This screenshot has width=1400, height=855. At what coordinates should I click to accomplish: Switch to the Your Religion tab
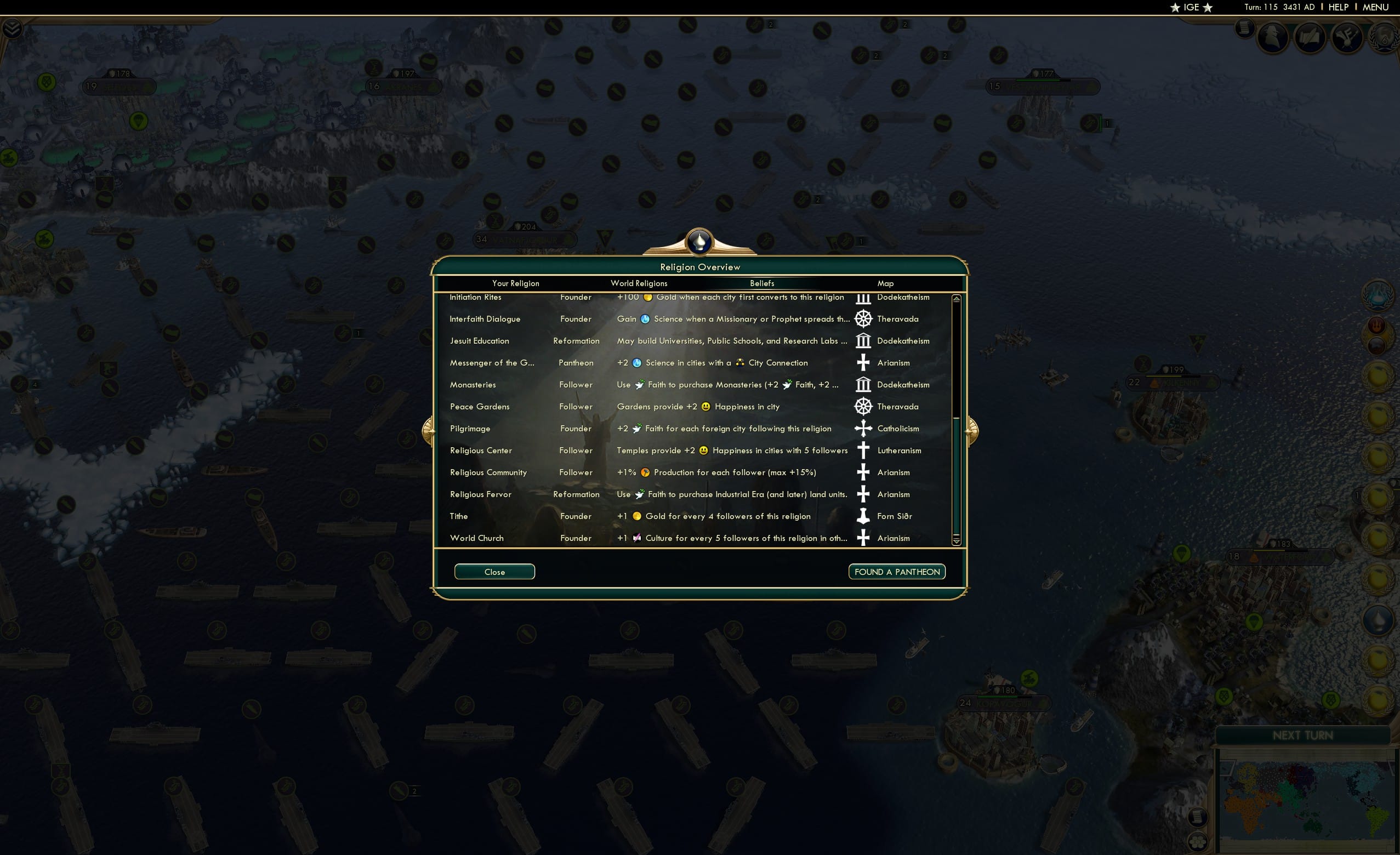pos(515,283)
